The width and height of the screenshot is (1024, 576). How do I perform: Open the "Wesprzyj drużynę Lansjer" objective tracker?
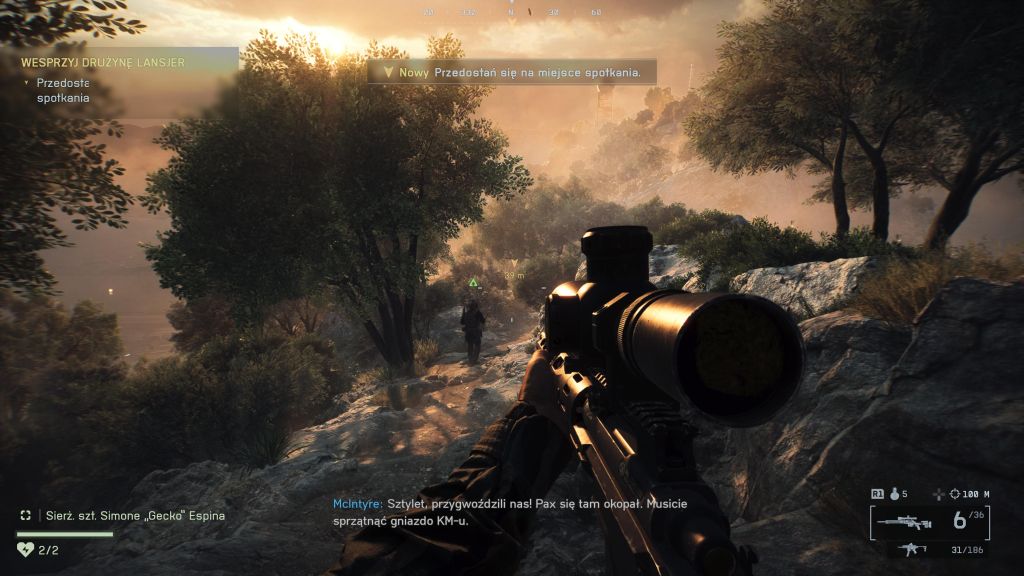[x=103, y=62]
